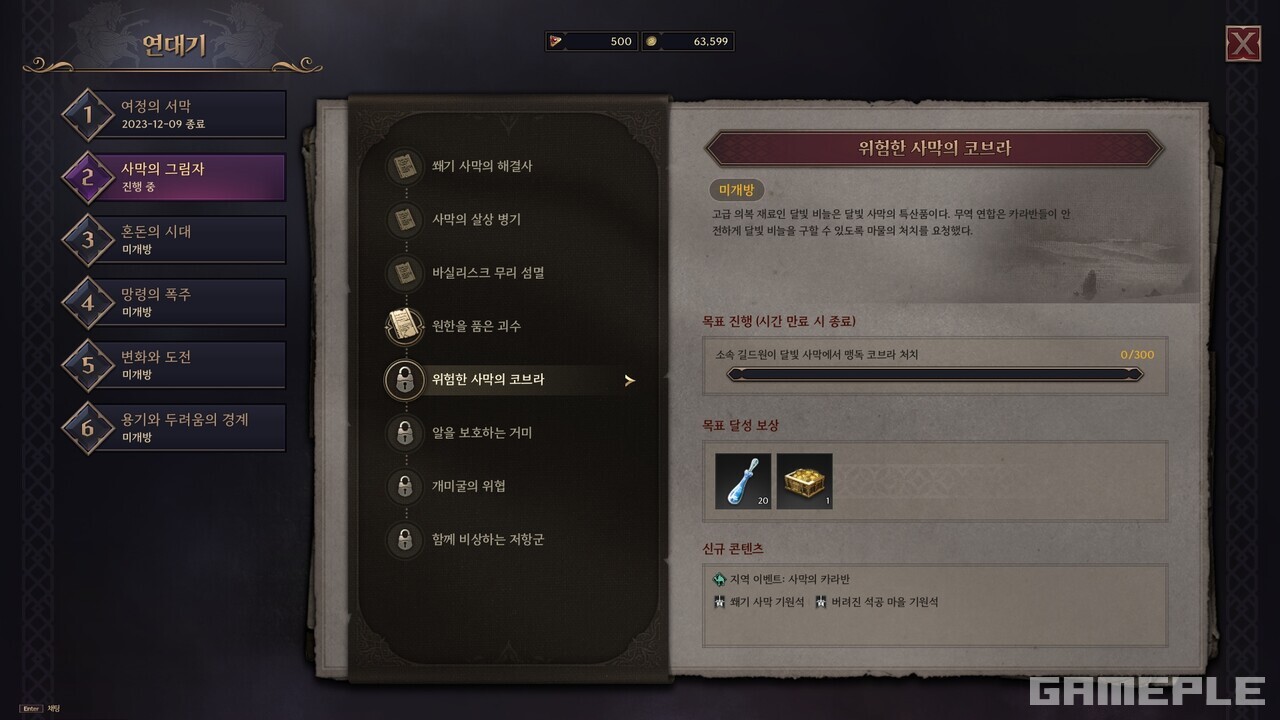Click the 지역 이벤트: 사막의 카라반 content entry
The image size is (1280, 720).
[x=789, y=580]
